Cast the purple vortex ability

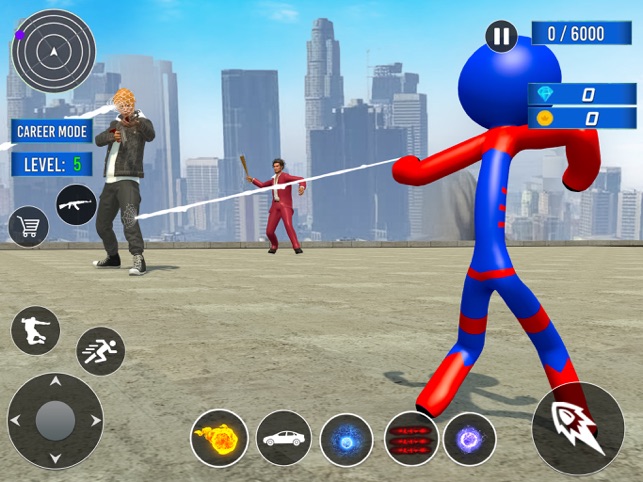[469, 439]
